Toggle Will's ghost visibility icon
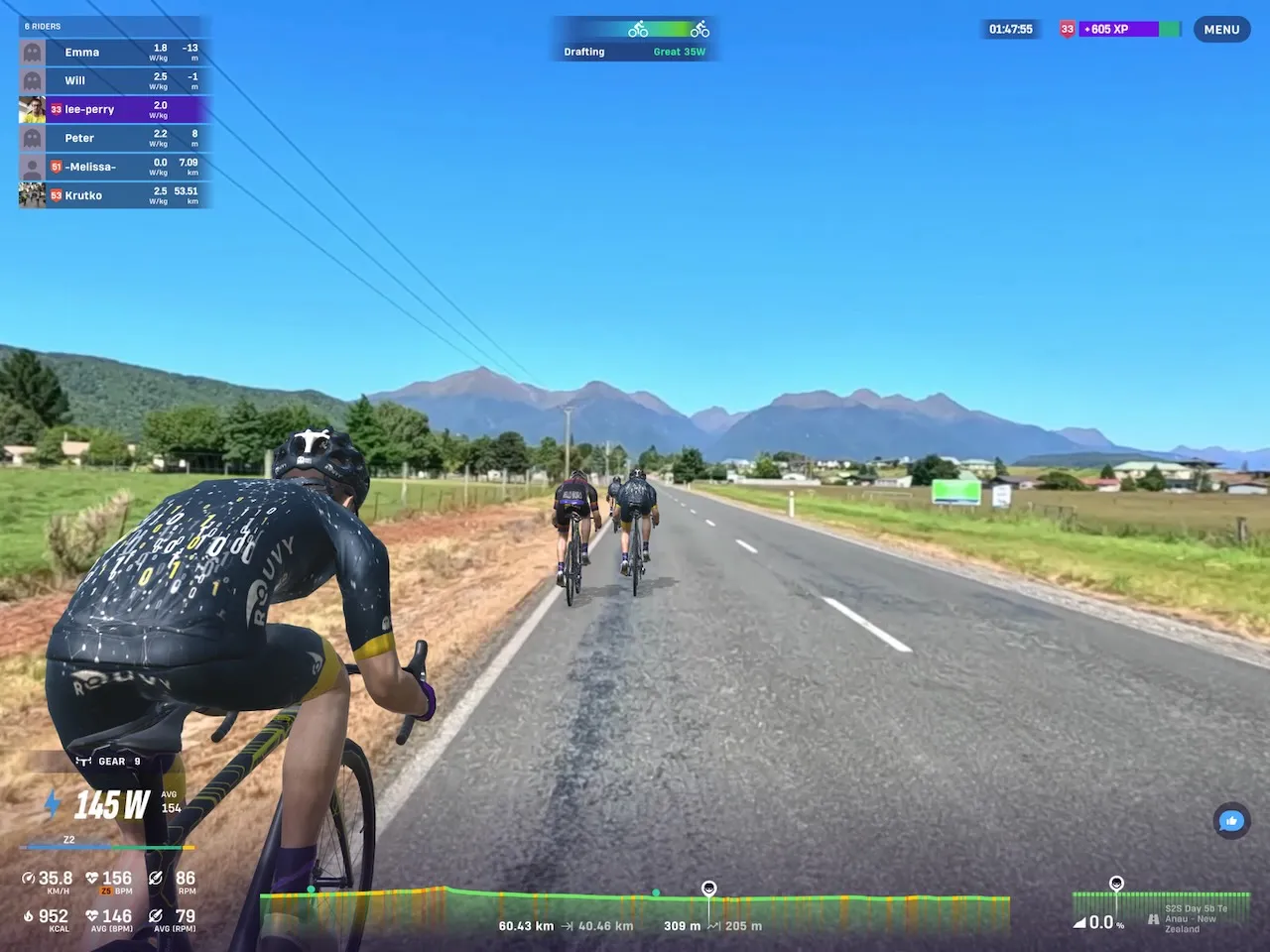 [31, 80]
